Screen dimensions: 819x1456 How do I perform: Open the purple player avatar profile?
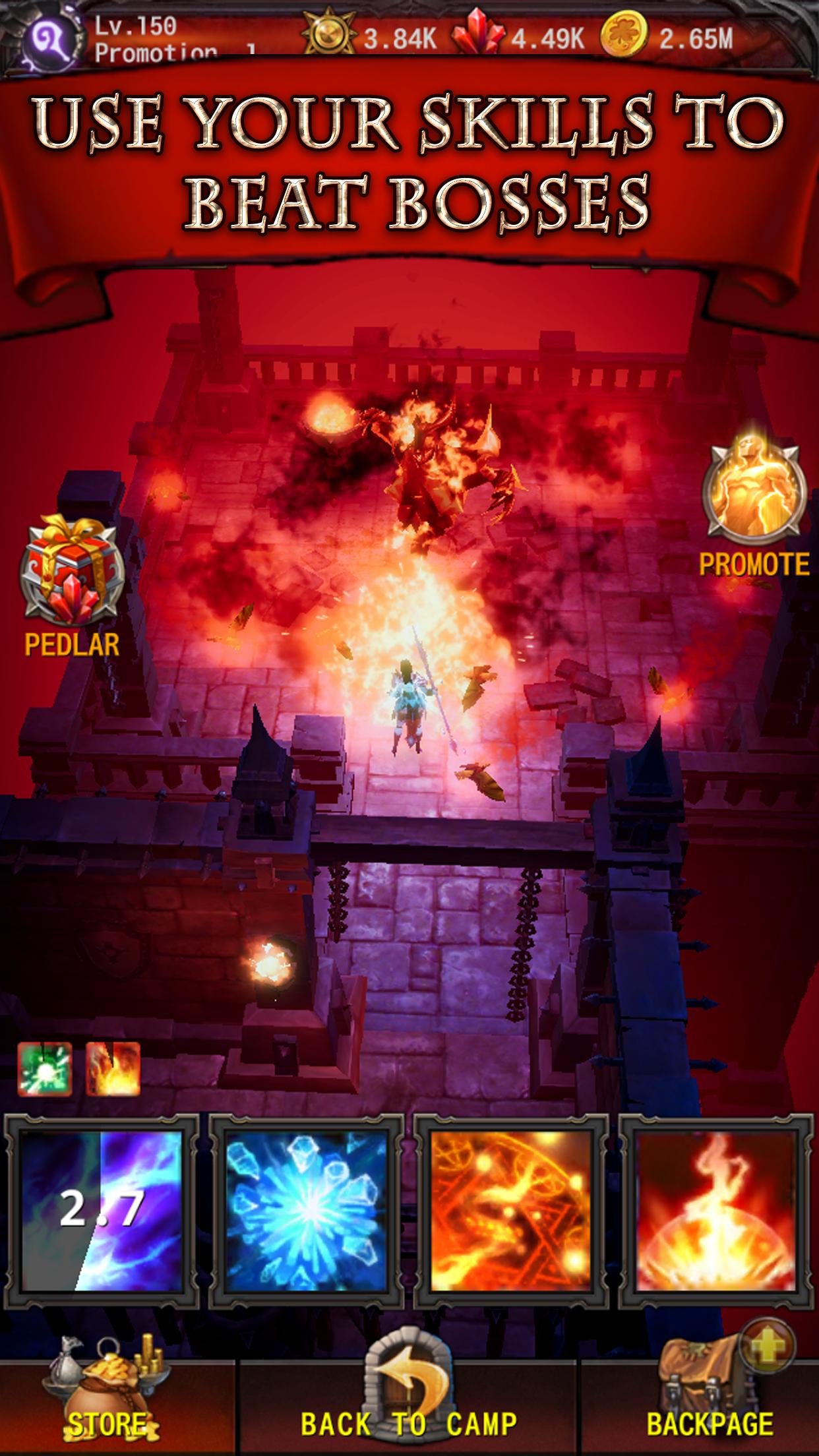[x=47, y=40]
